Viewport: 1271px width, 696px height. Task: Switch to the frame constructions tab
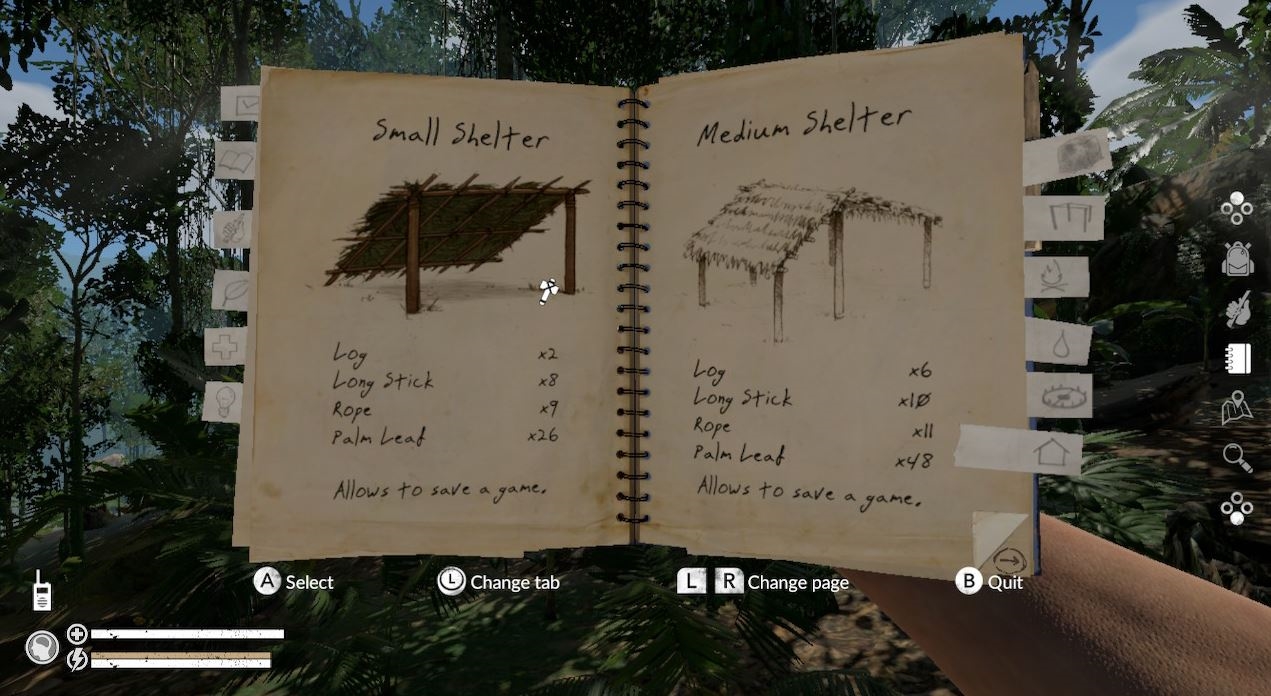click(x=1066, y=217)
